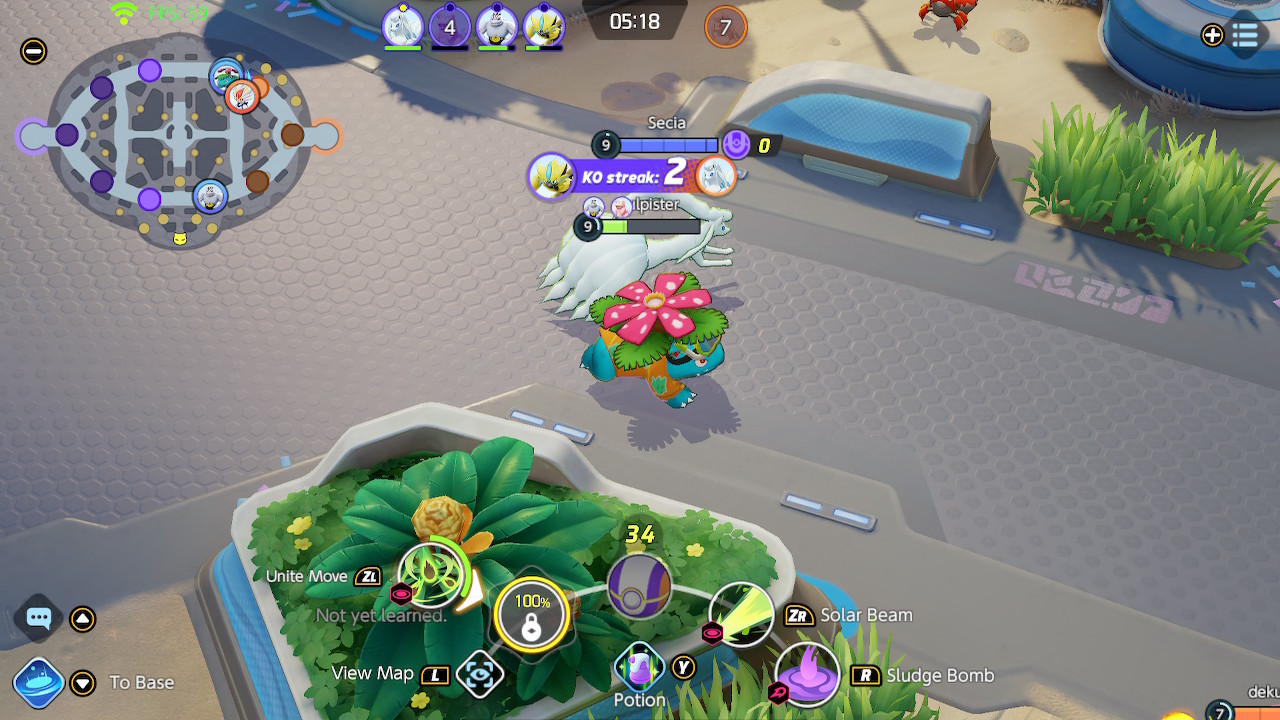Open the scoreboard list menu
Image resolution: width=1280 pixels, height=720 pixels.
(x=1245, y=36)
